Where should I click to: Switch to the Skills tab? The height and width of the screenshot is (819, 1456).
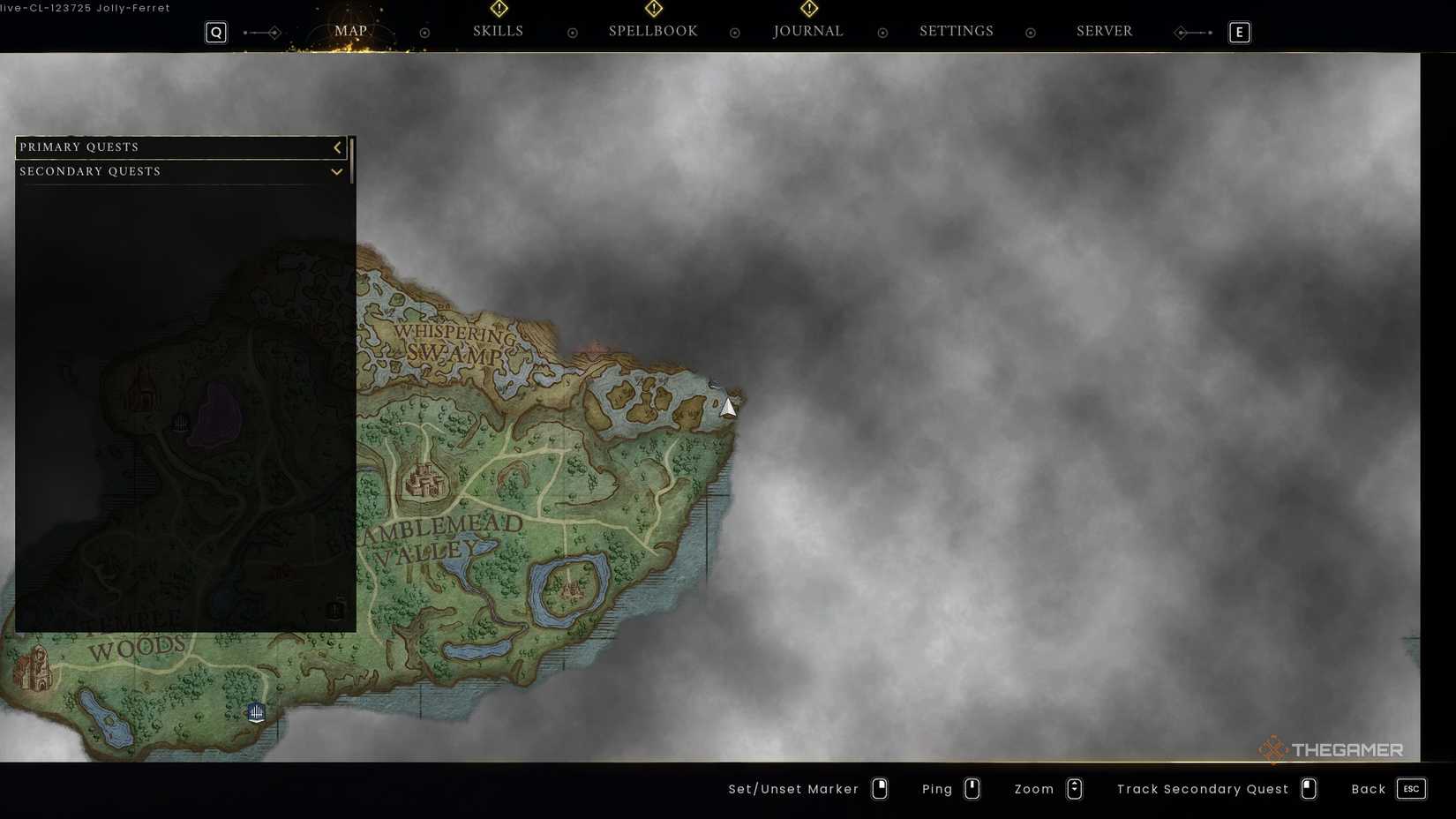(499, 31)
